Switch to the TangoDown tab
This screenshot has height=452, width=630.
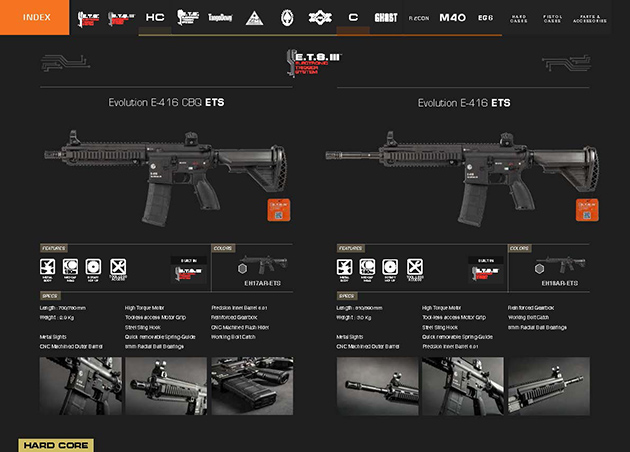pyautogui.click(x=220, y=18)
